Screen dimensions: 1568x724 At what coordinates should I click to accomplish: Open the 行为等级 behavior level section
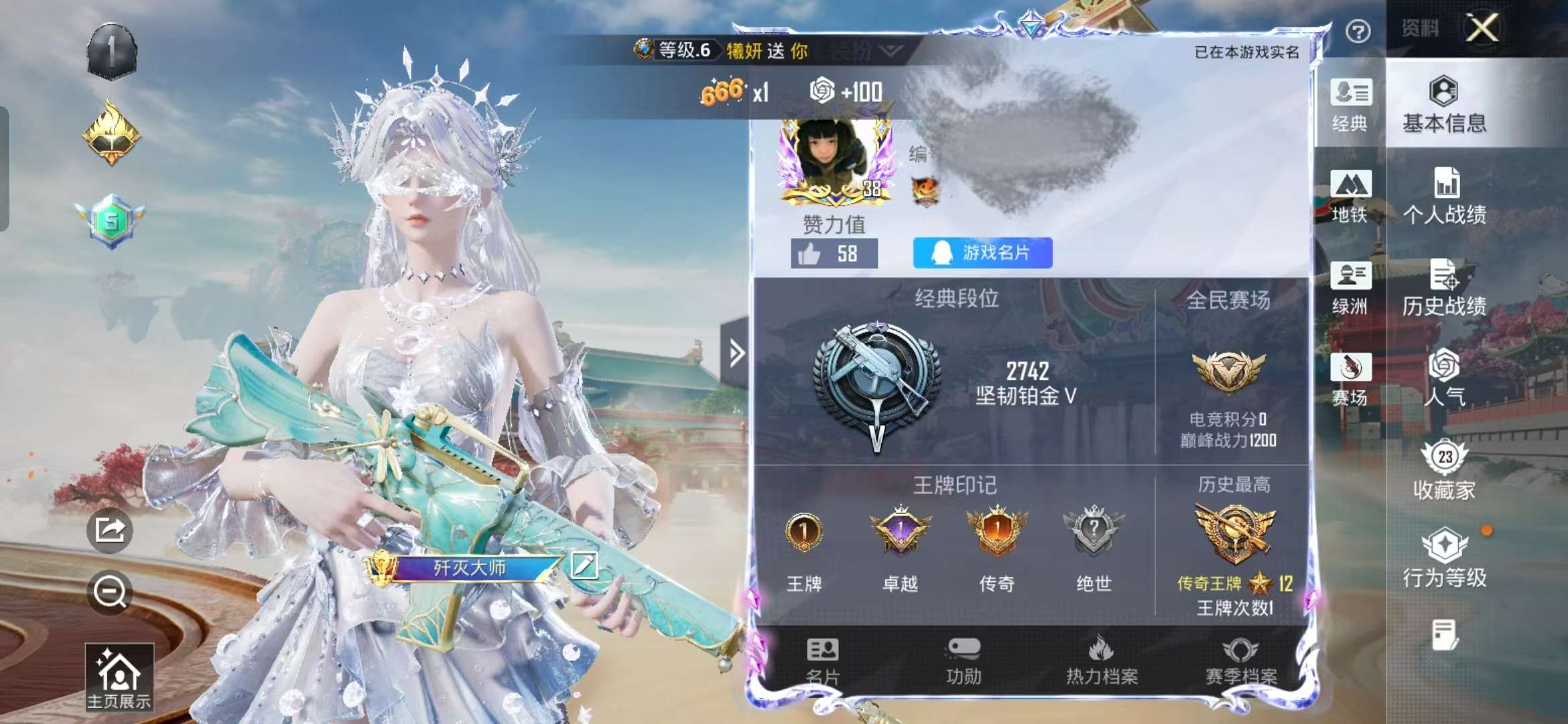(x=1445, y=558)
